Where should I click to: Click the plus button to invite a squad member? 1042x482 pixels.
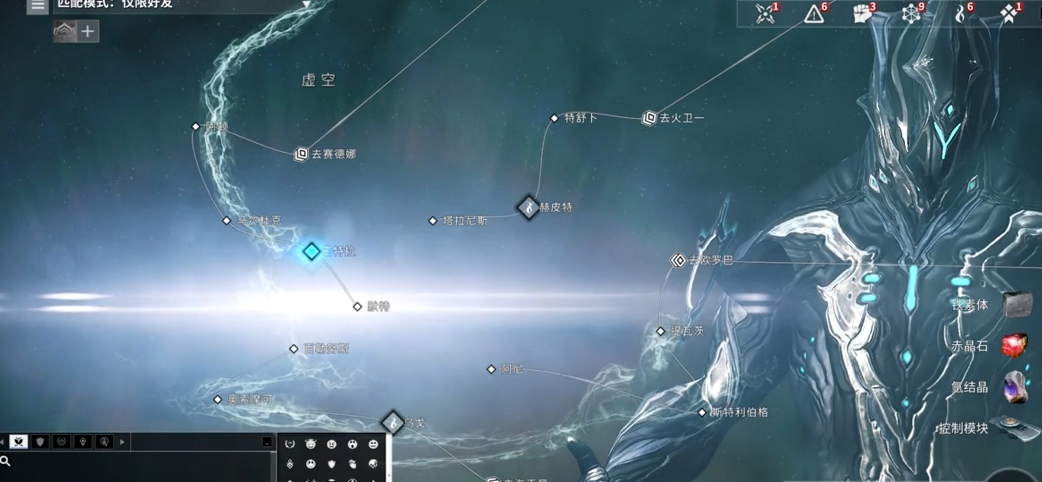point(88,32)
